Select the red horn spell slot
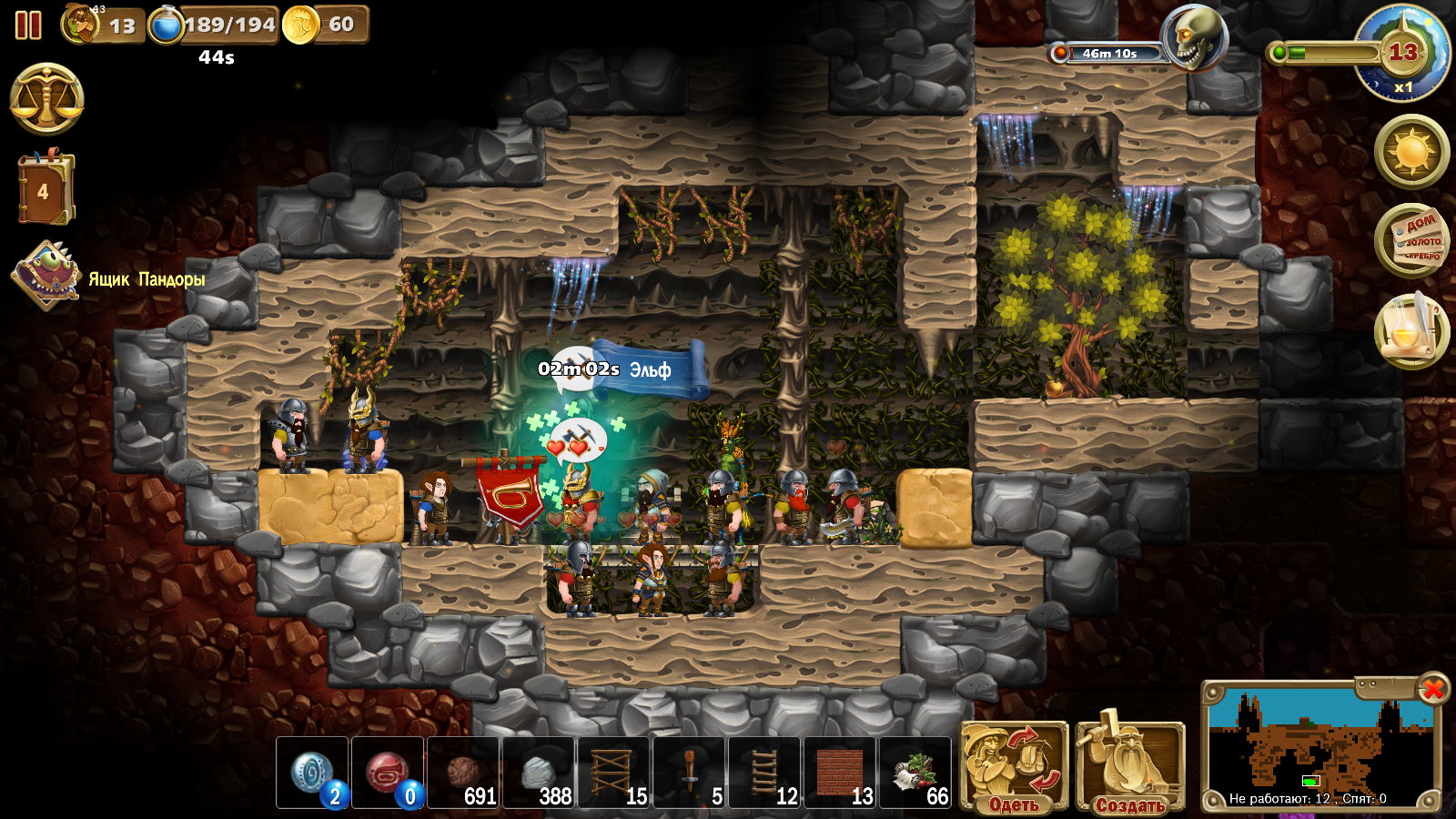This screenshot has width=1456, height=819. point(388,773)
